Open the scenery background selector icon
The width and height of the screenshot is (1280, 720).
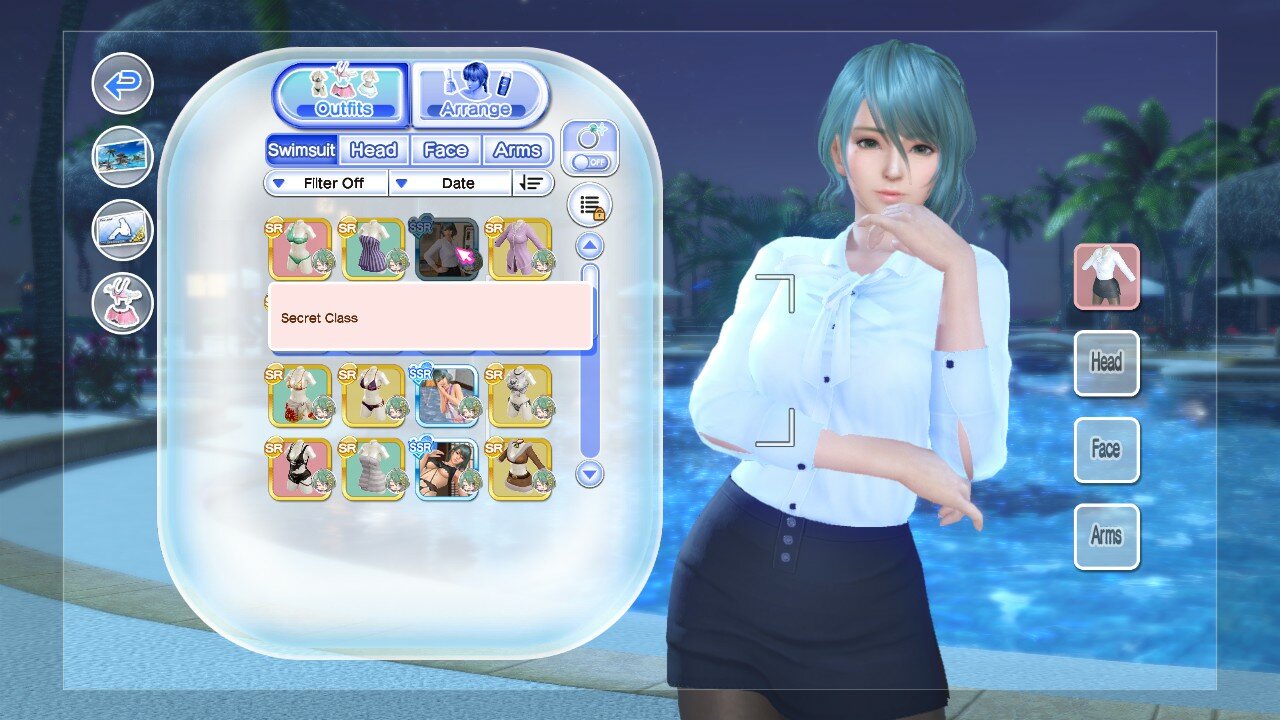pyautogui.click(x=121, y=157)
